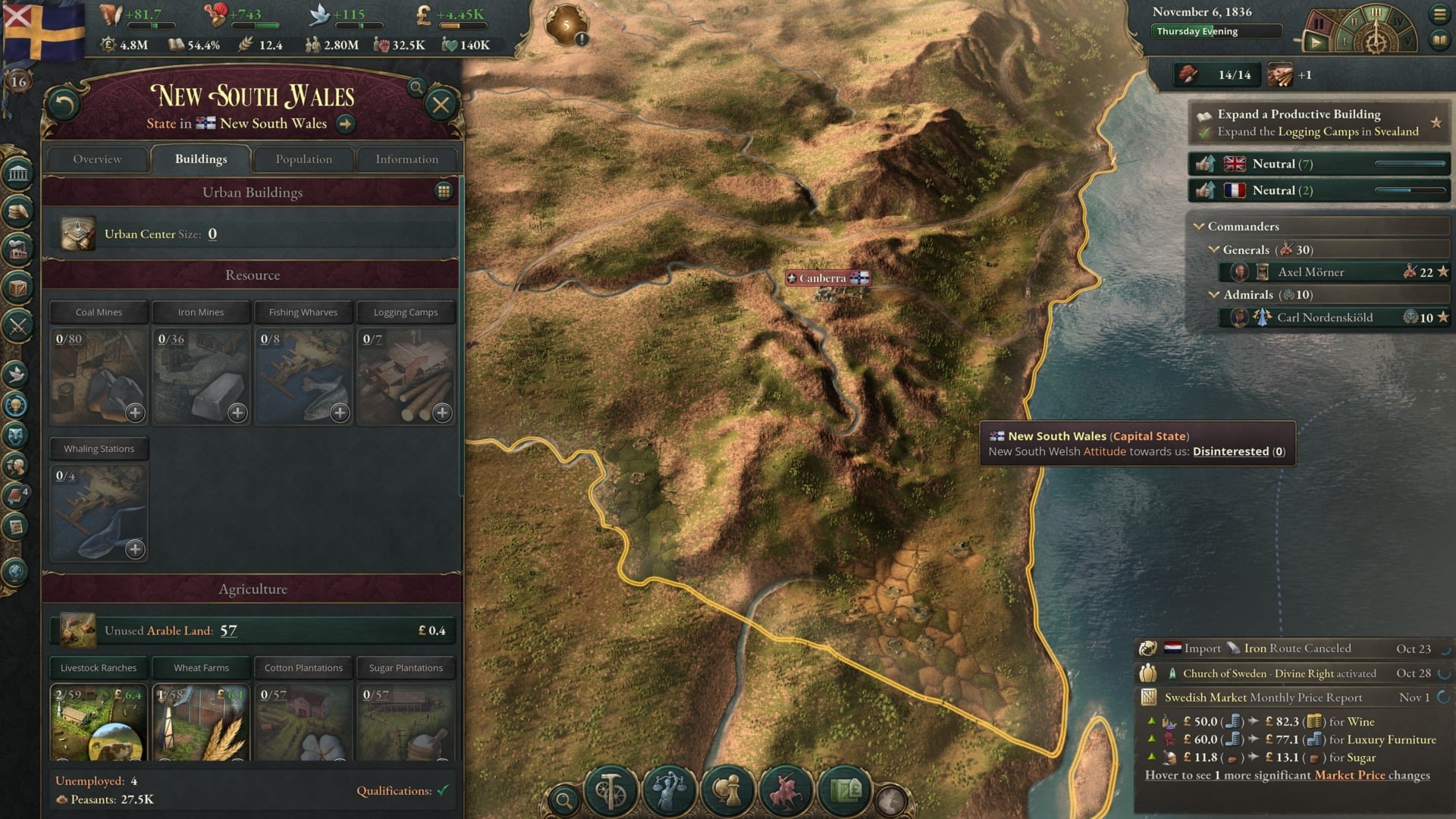Select the politics lens showing justice scales
The width and height of the screenshot is (1456, 819).
668,791
